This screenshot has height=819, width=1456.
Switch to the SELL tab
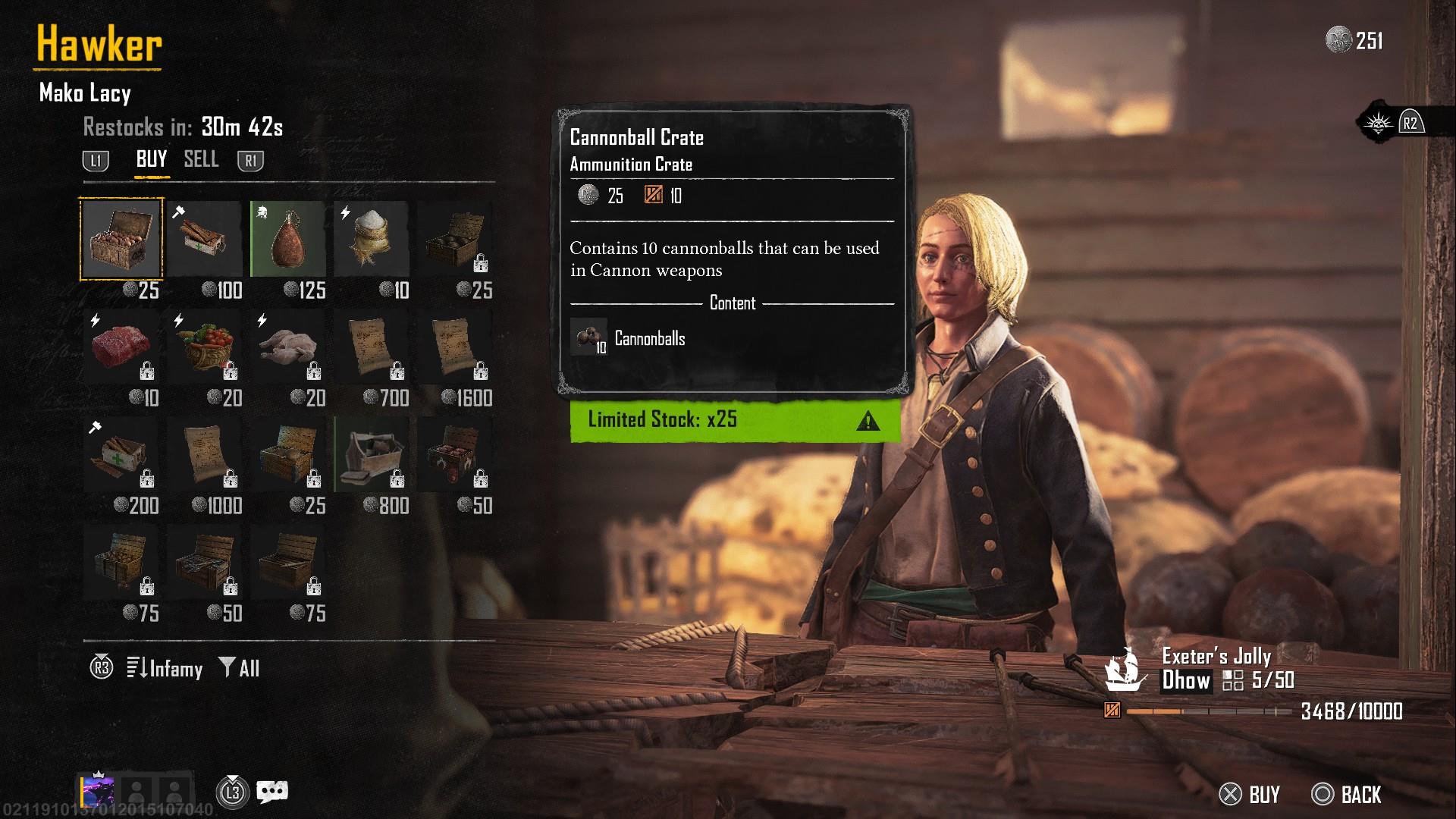point(201,159)
